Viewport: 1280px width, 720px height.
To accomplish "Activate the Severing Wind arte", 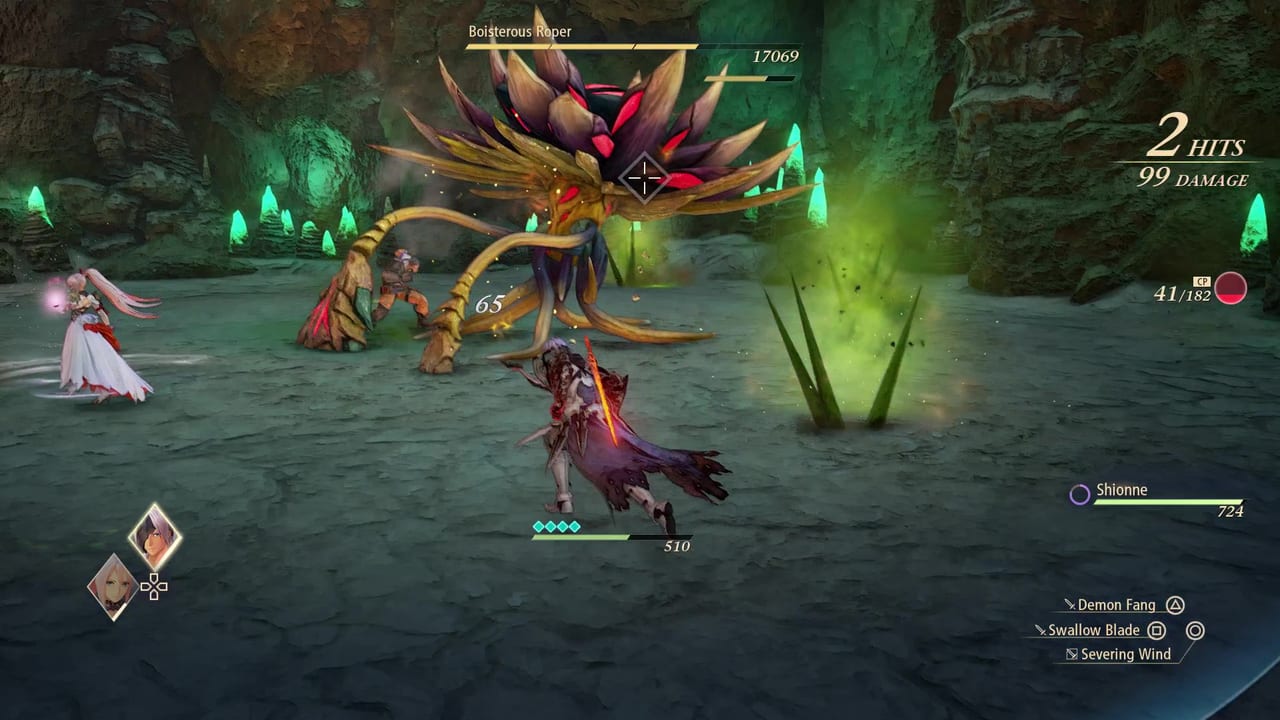I will click(1117, 654).
